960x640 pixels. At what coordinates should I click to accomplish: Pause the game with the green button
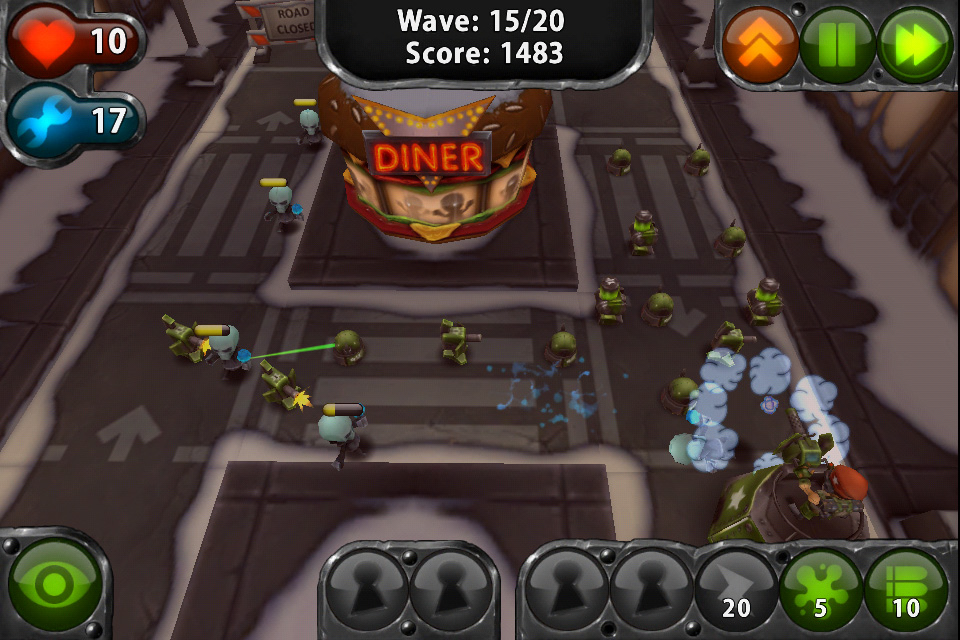837,45
